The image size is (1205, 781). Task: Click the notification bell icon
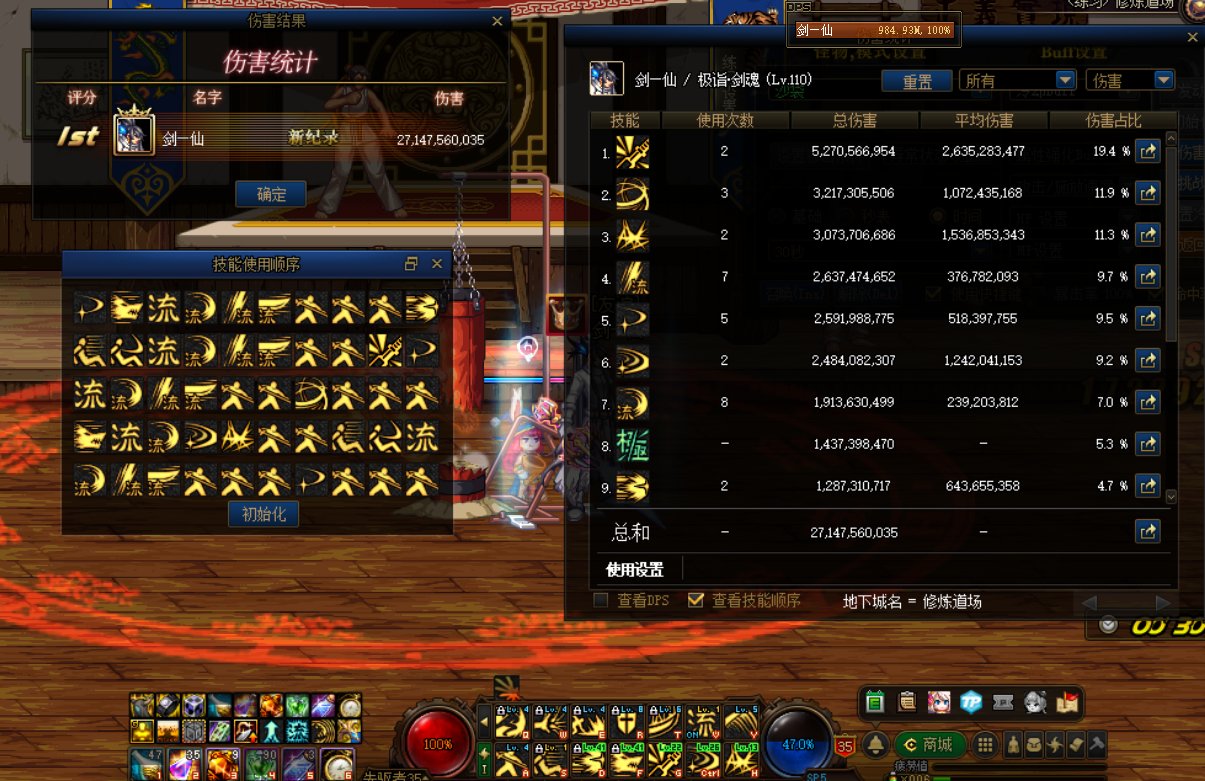point(876,744)
